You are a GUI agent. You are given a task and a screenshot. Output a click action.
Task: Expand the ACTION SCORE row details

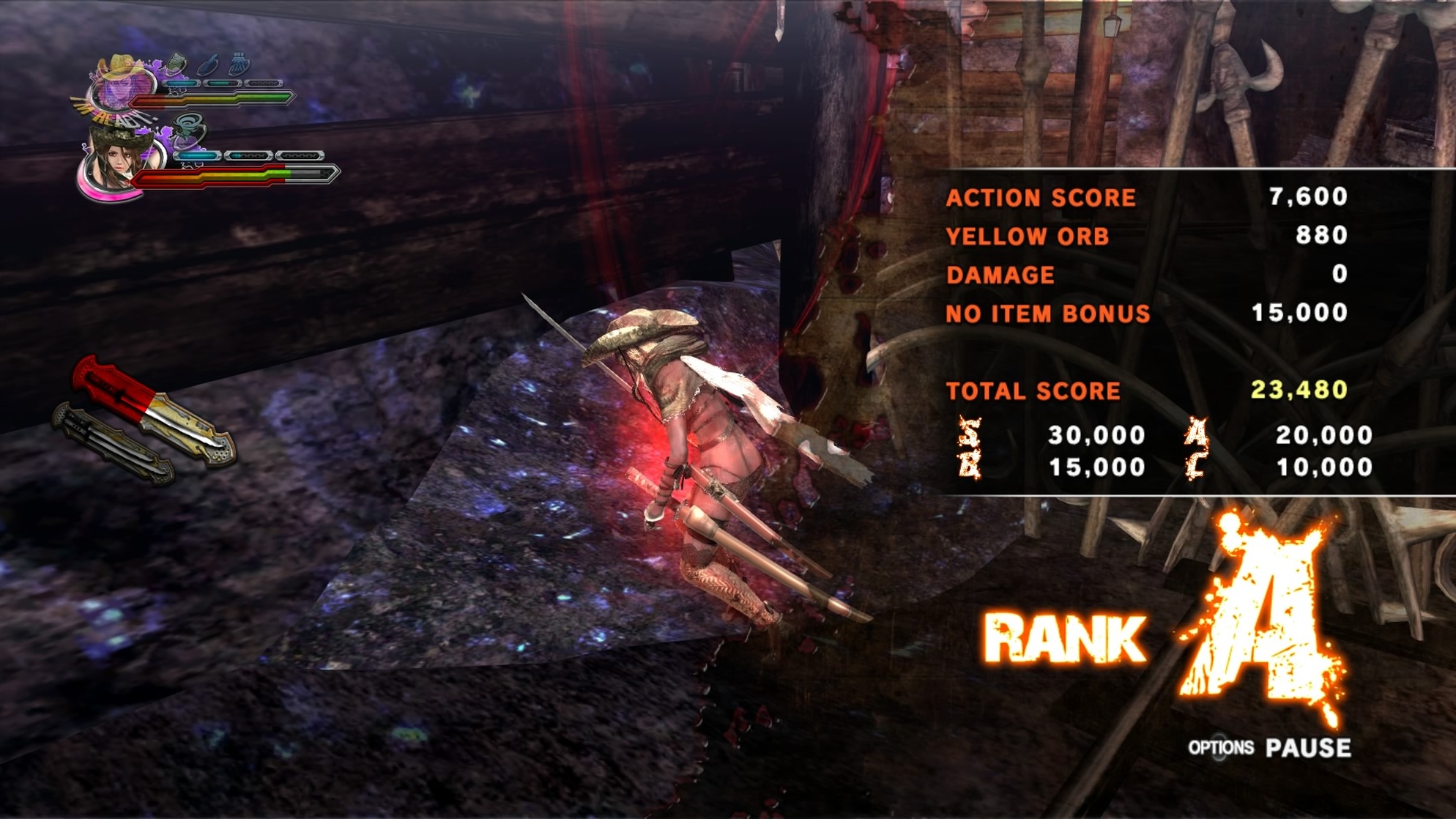point(1040,198)
